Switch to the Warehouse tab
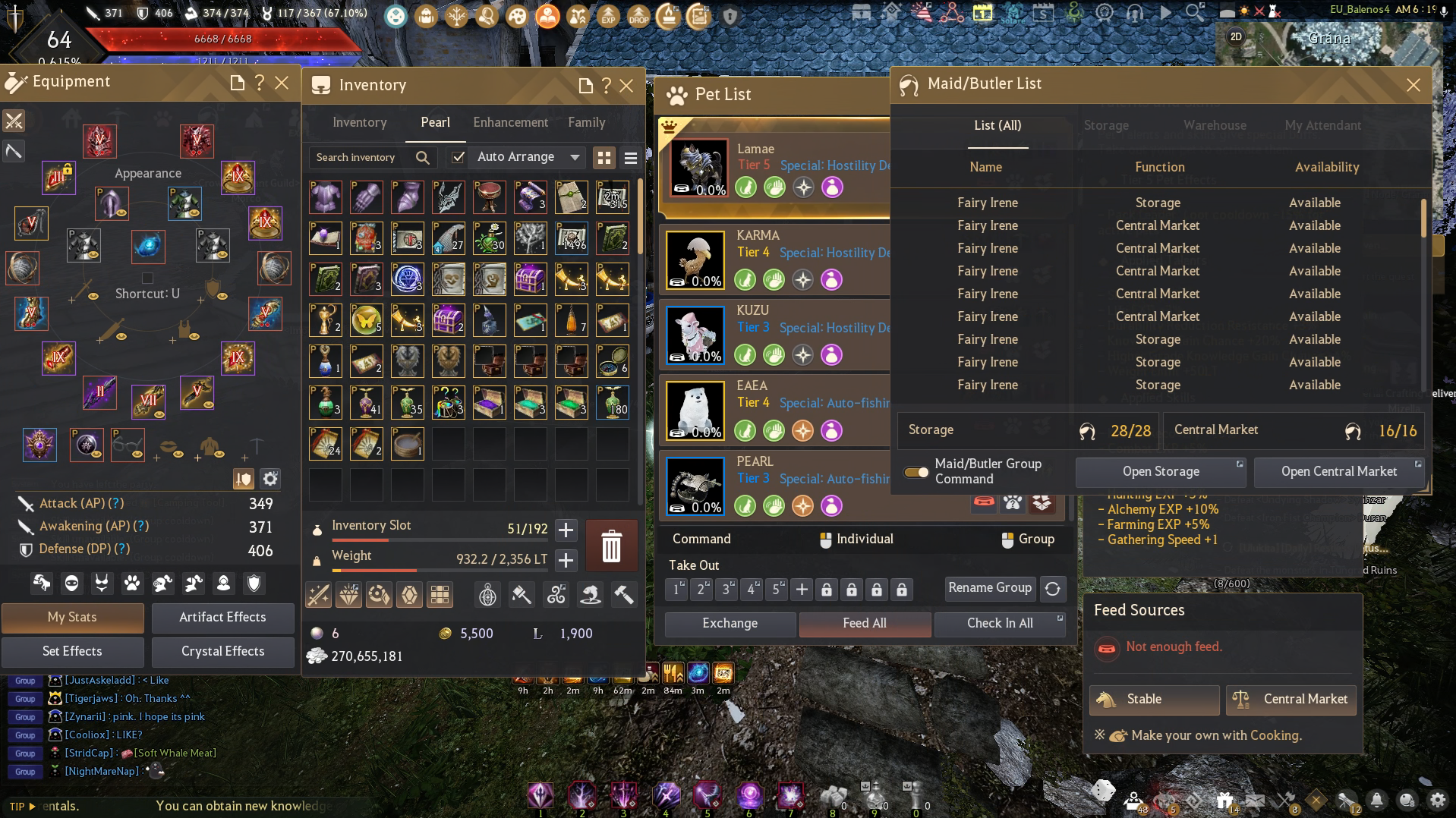The width and height of the screenshot is (1456, 818). click(x=1215, y=126)
